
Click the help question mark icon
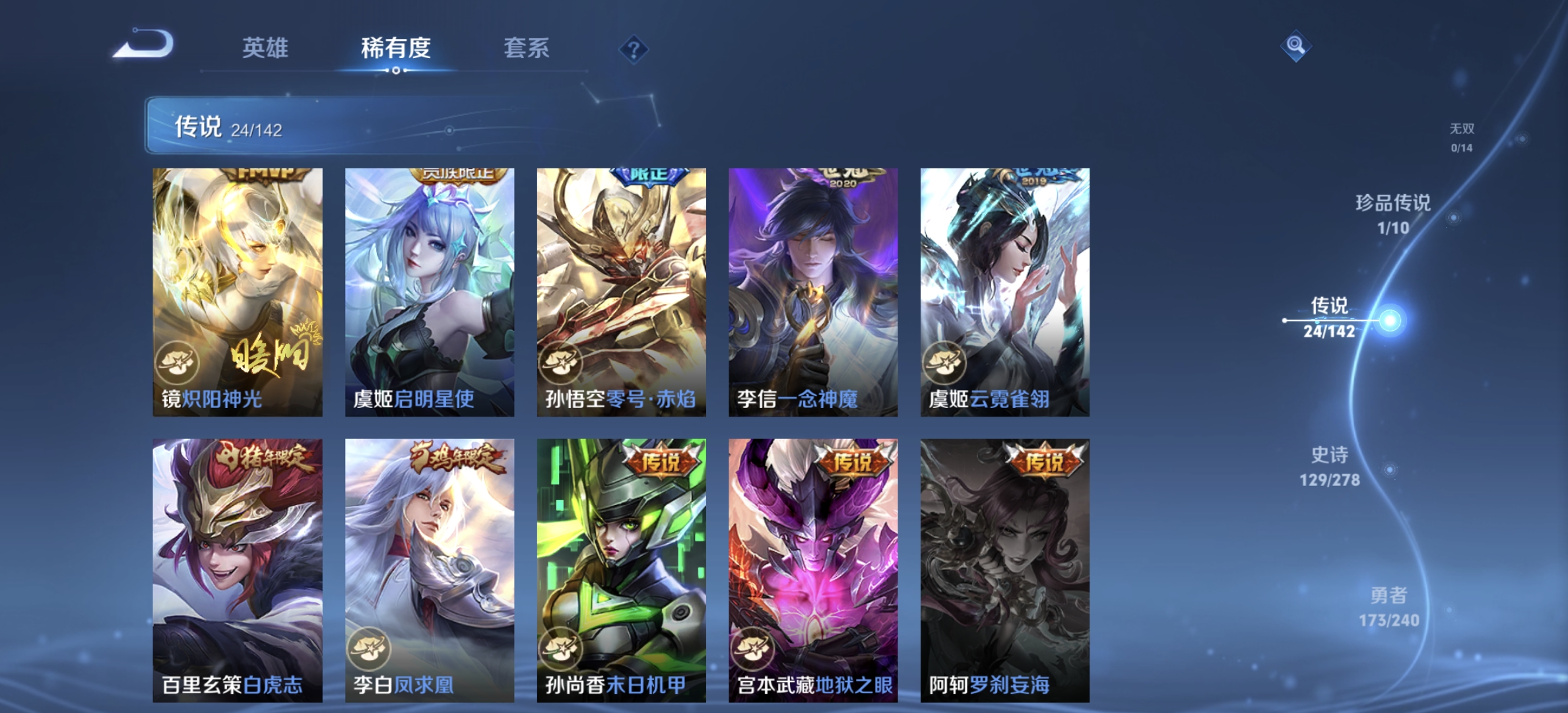[633, 49]
